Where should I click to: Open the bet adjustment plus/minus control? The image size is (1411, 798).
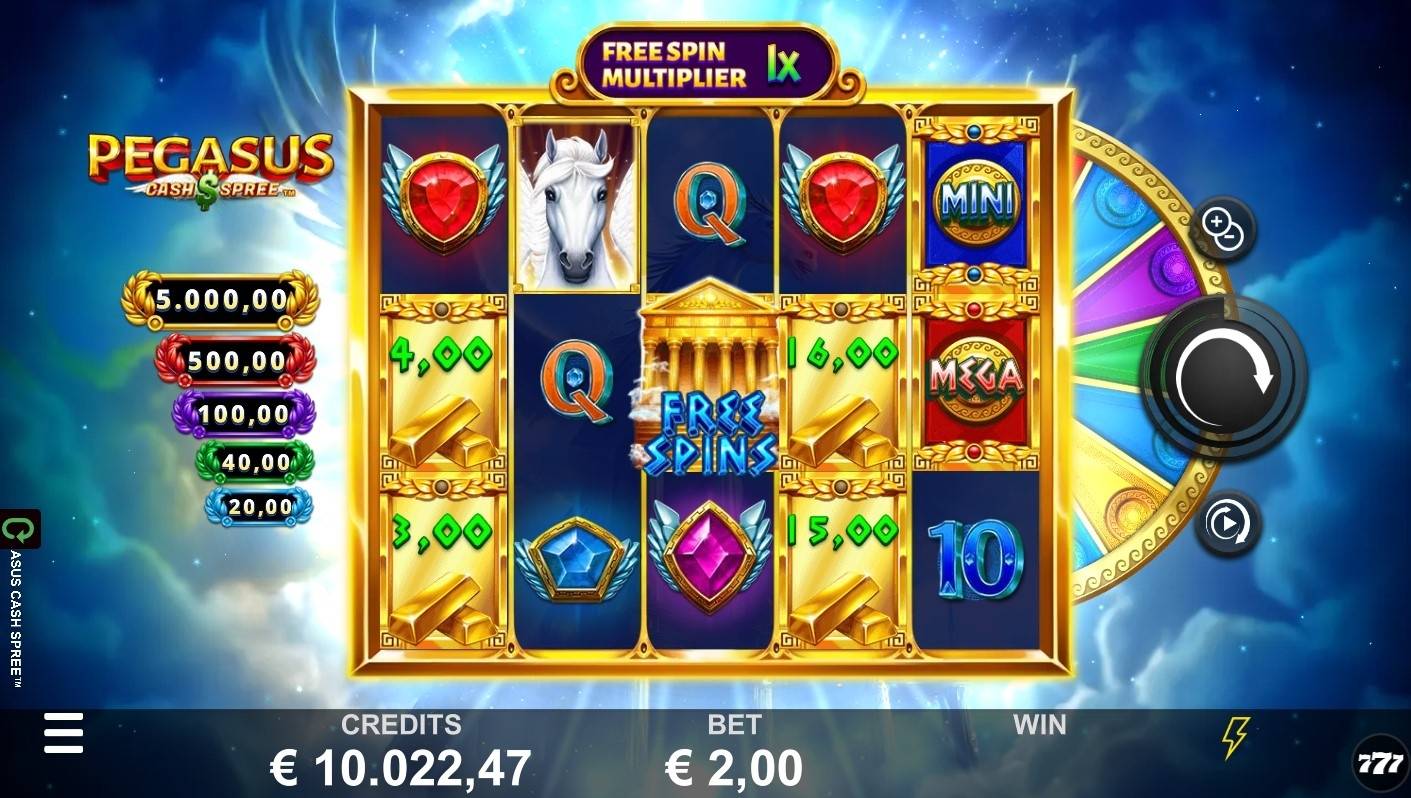pyautogui.click(x=1225, y=228)
